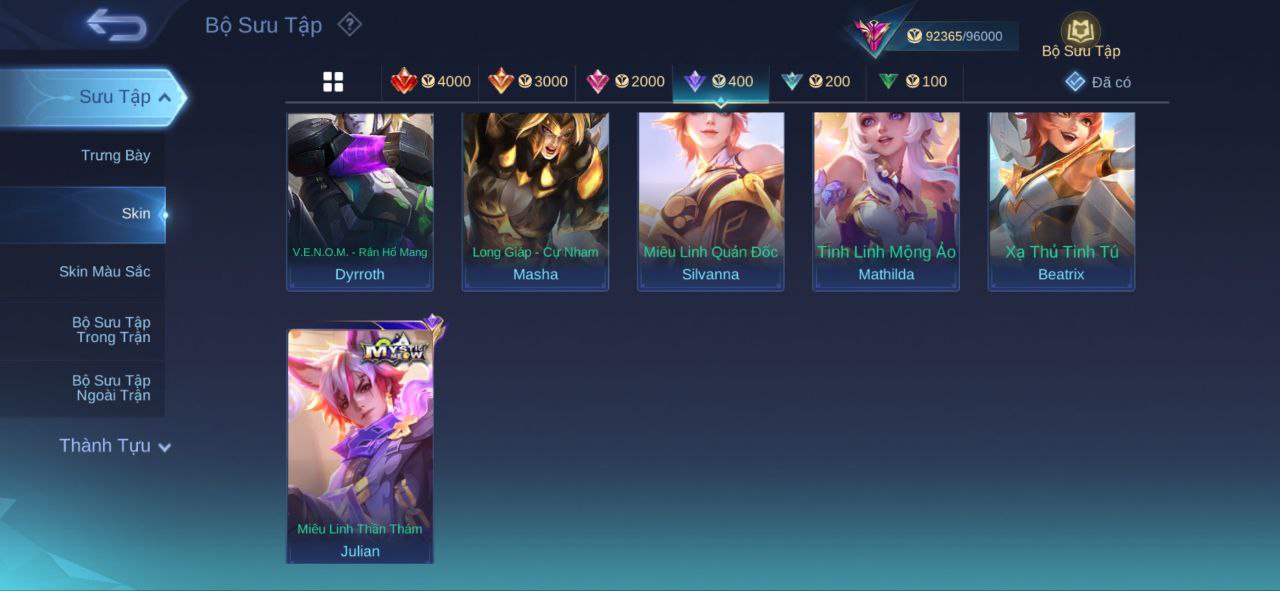Show all skins with grid filter
This screenshot has height=591, width=1280.
(x=333, y=82)
